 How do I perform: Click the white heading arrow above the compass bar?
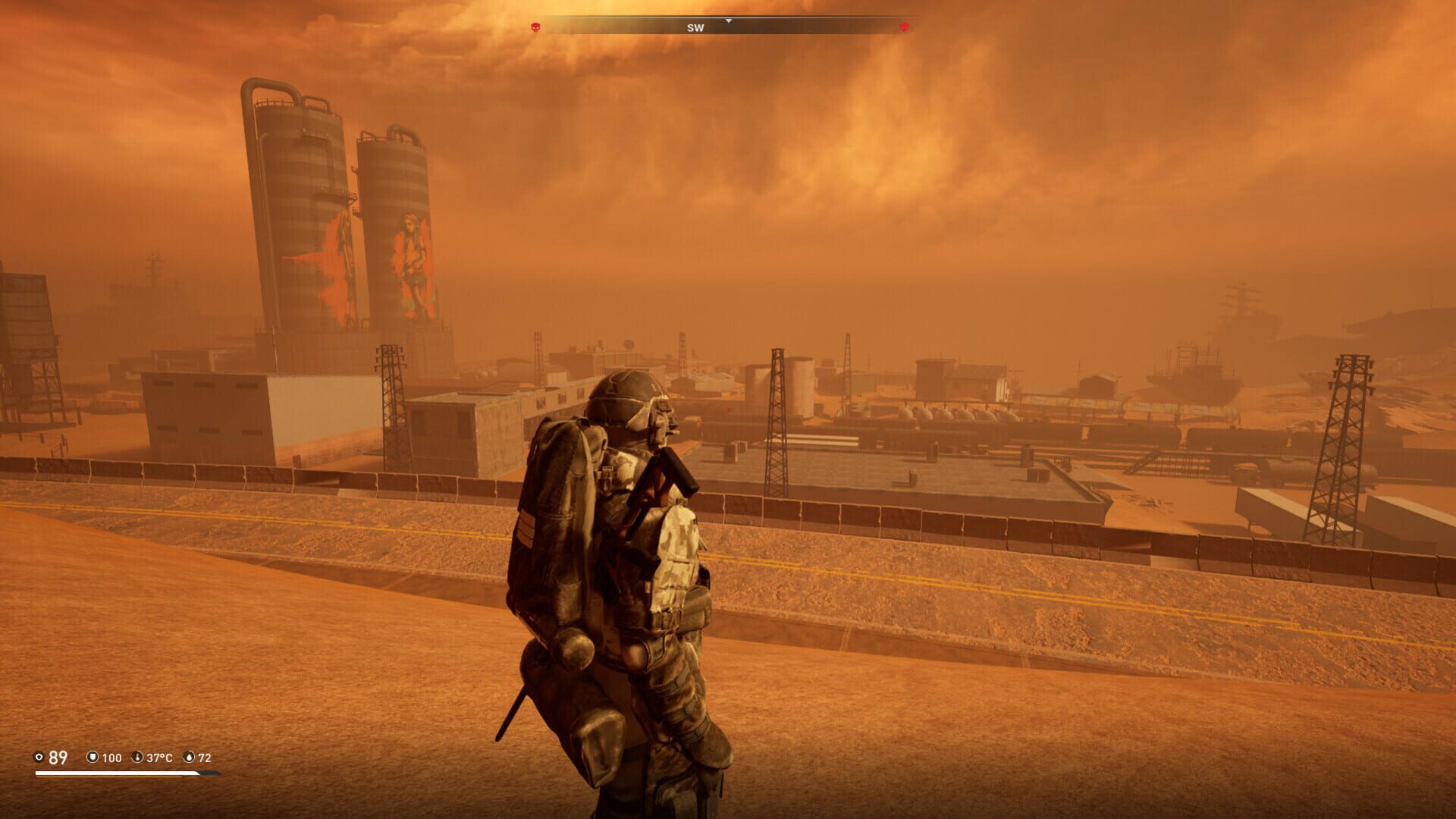[x=729, y=21]
